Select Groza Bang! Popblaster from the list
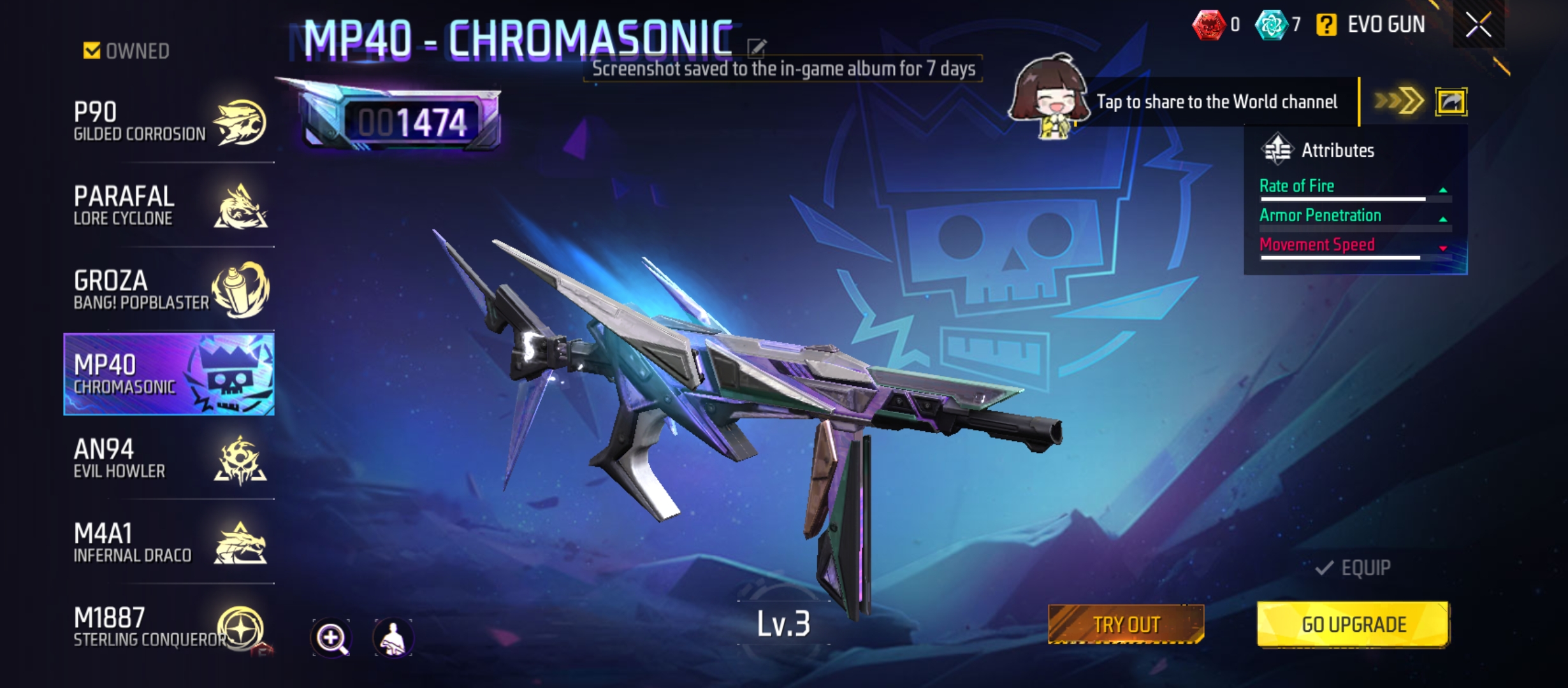 click(x=169, y=290)
